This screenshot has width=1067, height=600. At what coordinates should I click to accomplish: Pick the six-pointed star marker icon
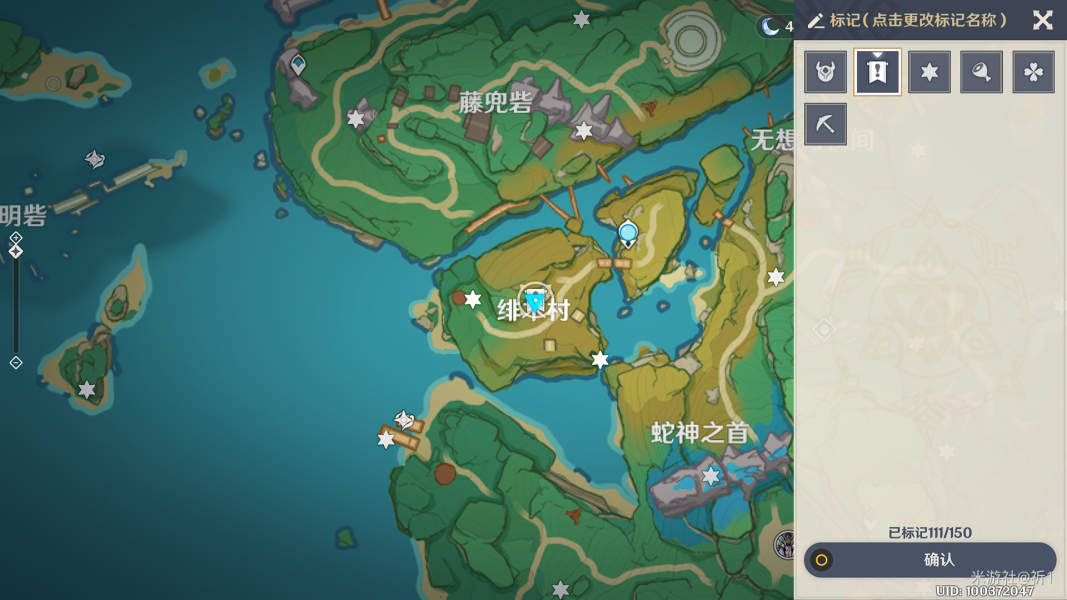929,72
